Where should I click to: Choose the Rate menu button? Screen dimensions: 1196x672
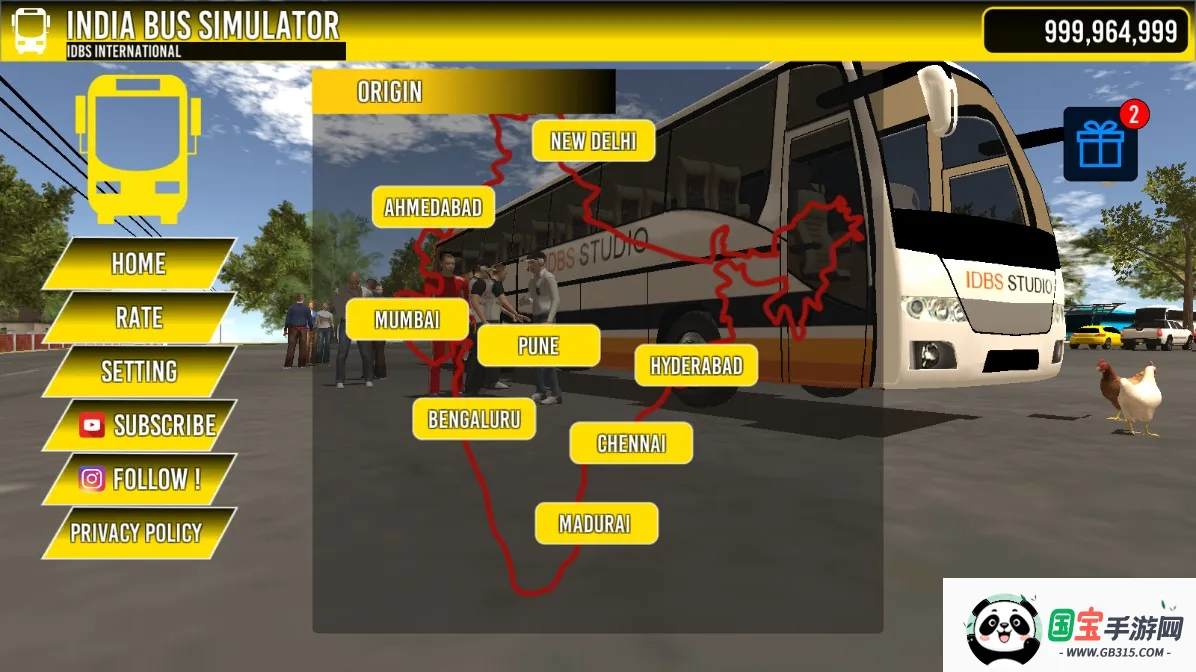139,318
